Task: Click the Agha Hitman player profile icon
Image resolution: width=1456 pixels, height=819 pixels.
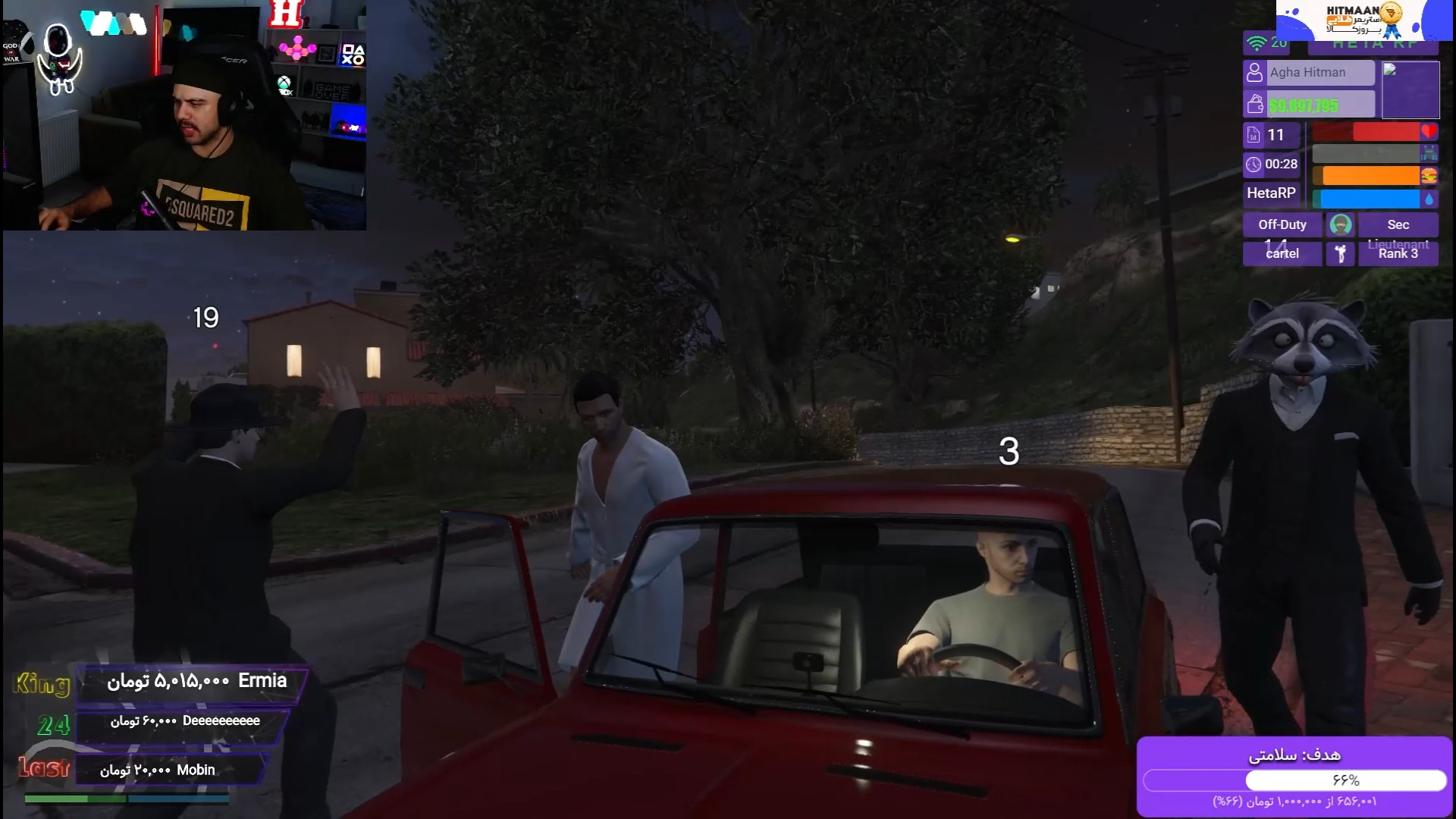Action: 1254,73
